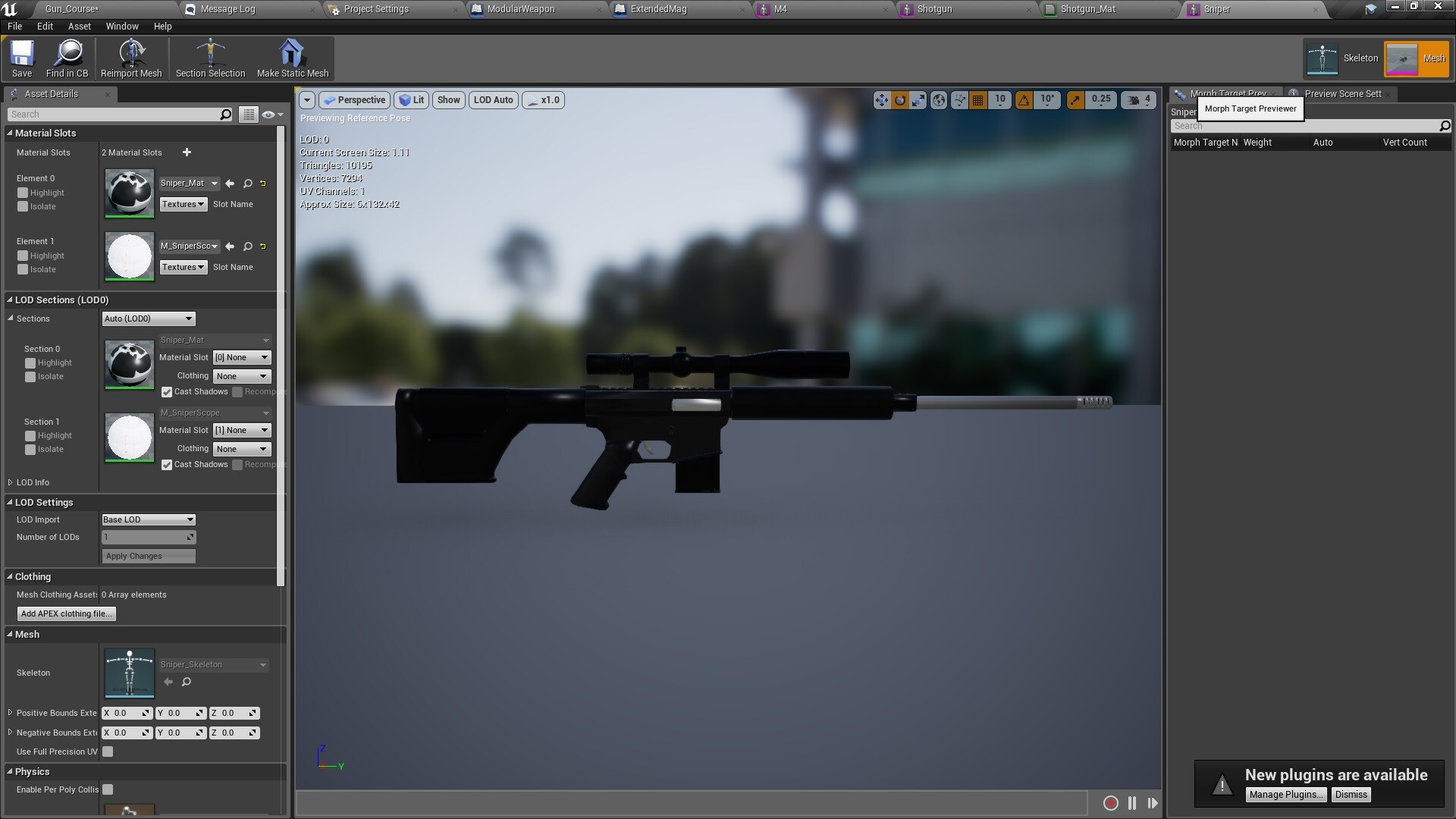Uncheck Cast Shadows on Section 0
Image resolution: width=1456 pixels, height=819 pixels.
coord(167,392)
